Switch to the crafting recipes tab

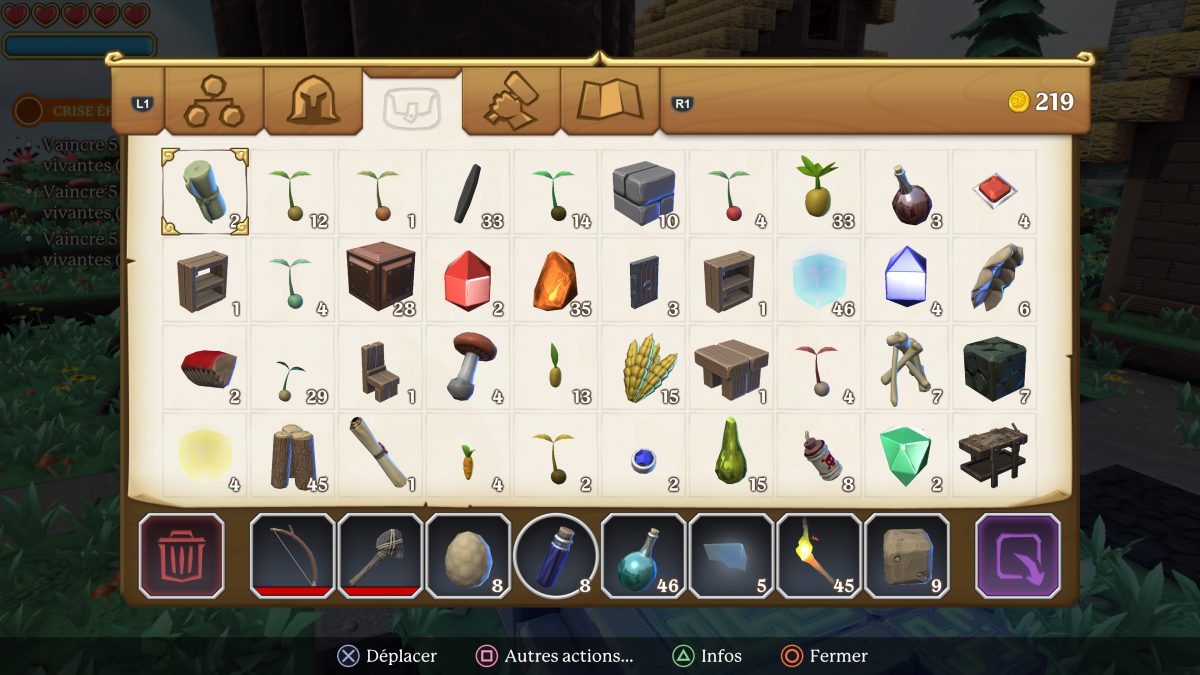[214, 101]
